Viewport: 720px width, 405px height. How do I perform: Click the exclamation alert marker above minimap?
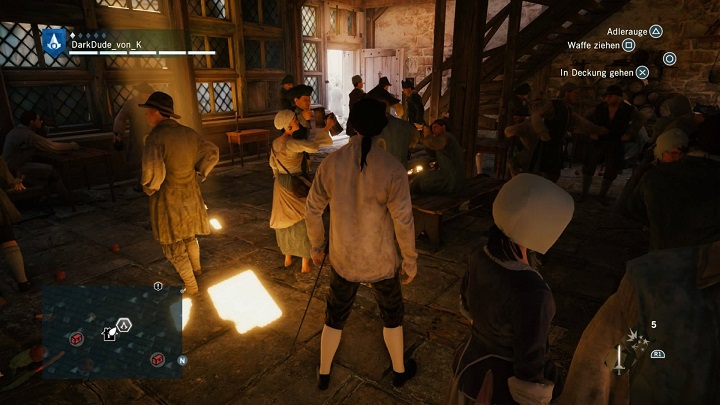(158, 286)
